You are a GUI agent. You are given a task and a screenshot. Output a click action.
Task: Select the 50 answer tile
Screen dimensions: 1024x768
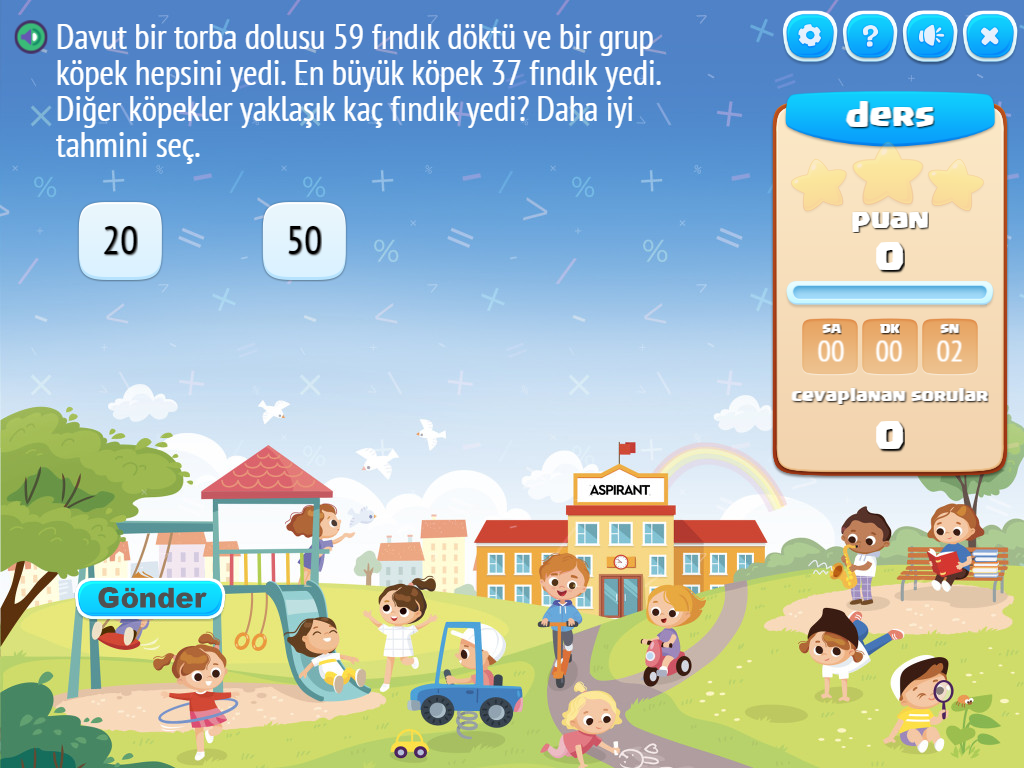[304, 241]
